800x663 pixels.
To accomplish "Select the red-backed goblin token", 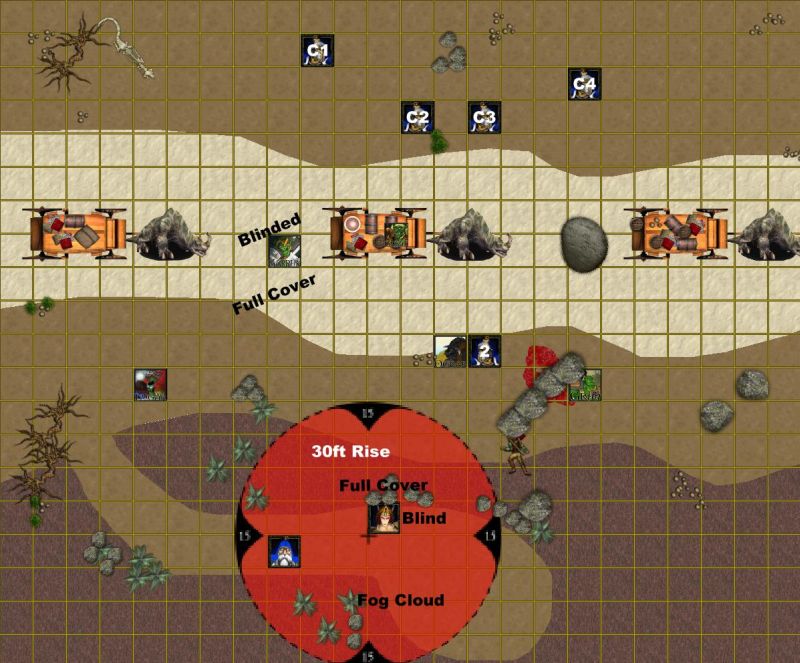I will pos(151,385).
